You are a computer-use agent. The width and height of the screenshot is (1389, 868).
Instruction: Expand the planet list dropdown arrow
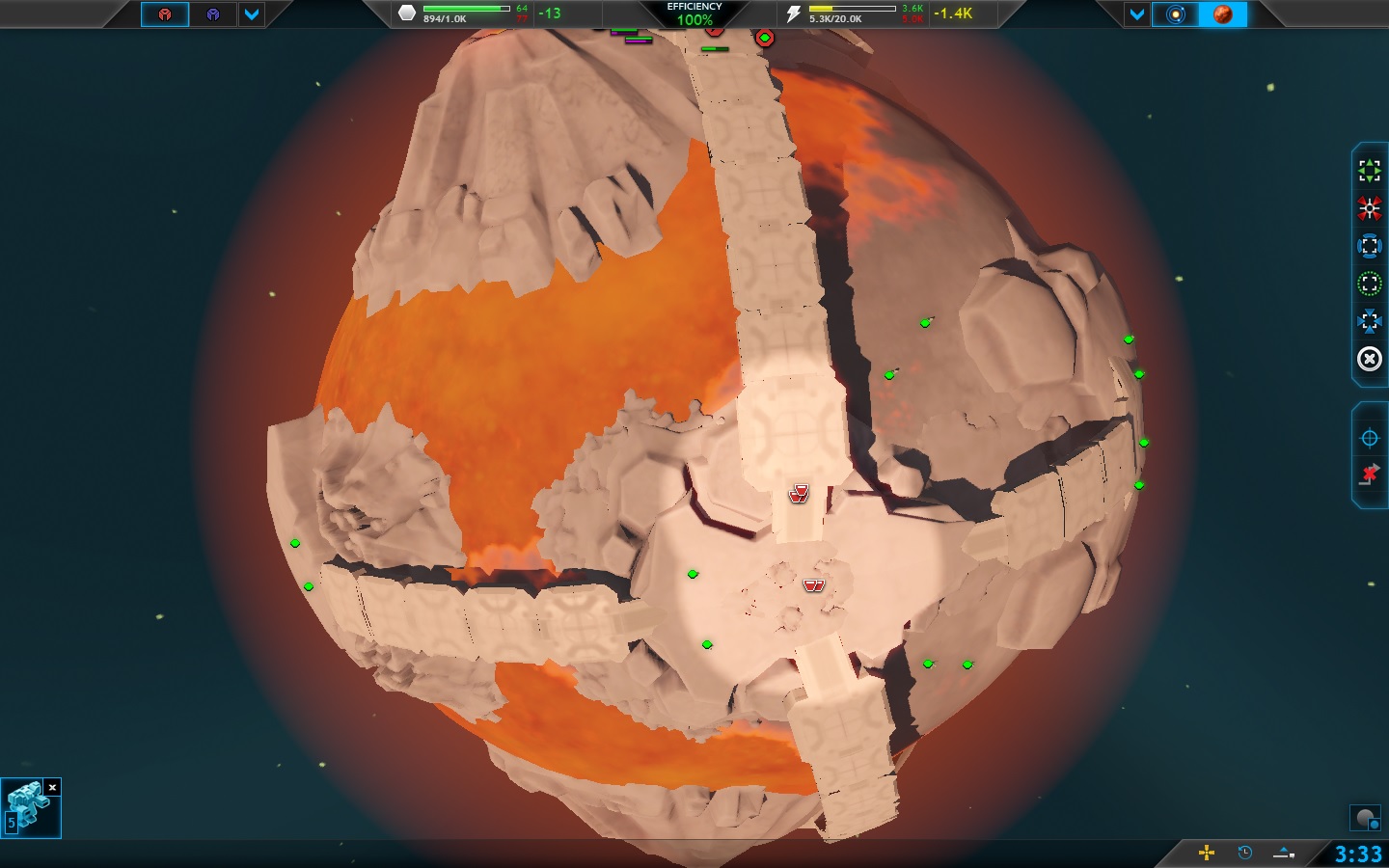point(1137,14)
